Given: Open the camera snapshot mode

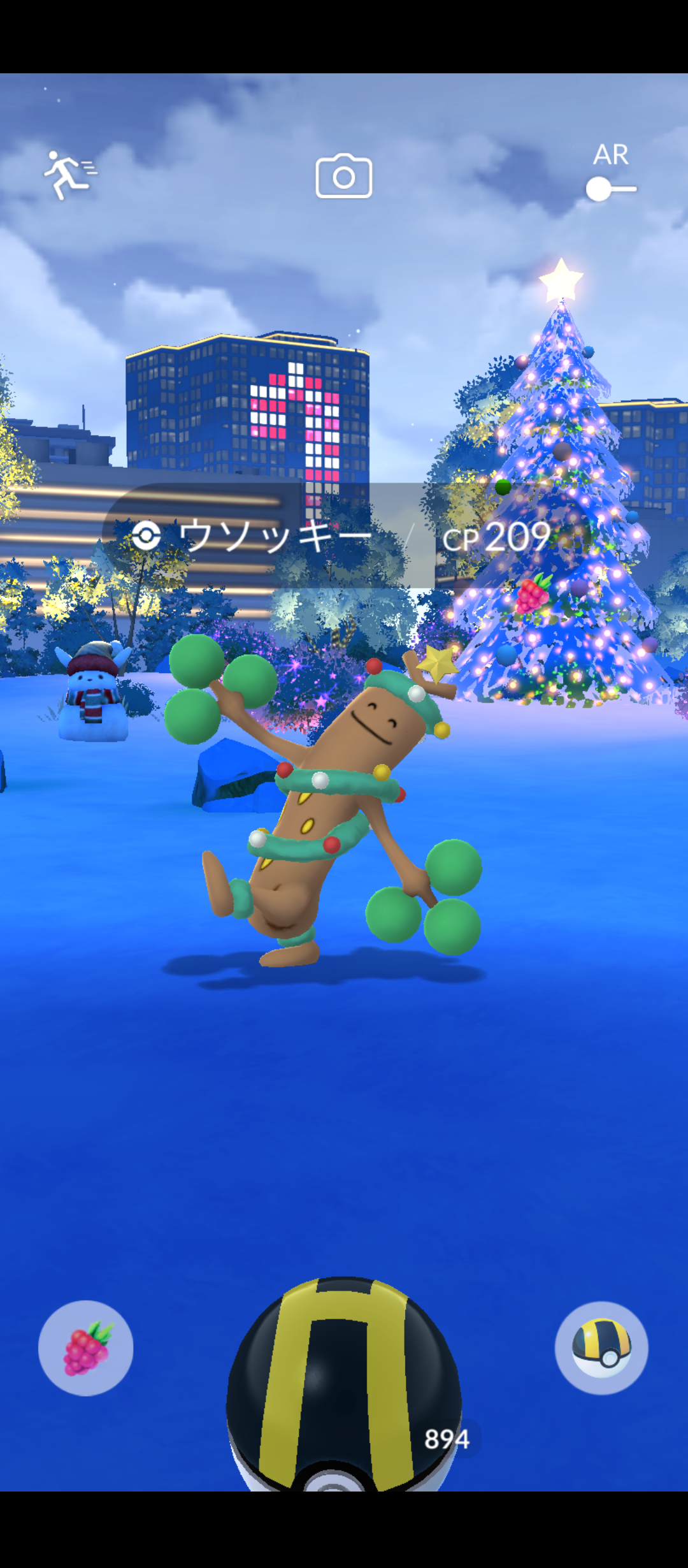Looking at the screenshot, I should click(x=344, y=176).
